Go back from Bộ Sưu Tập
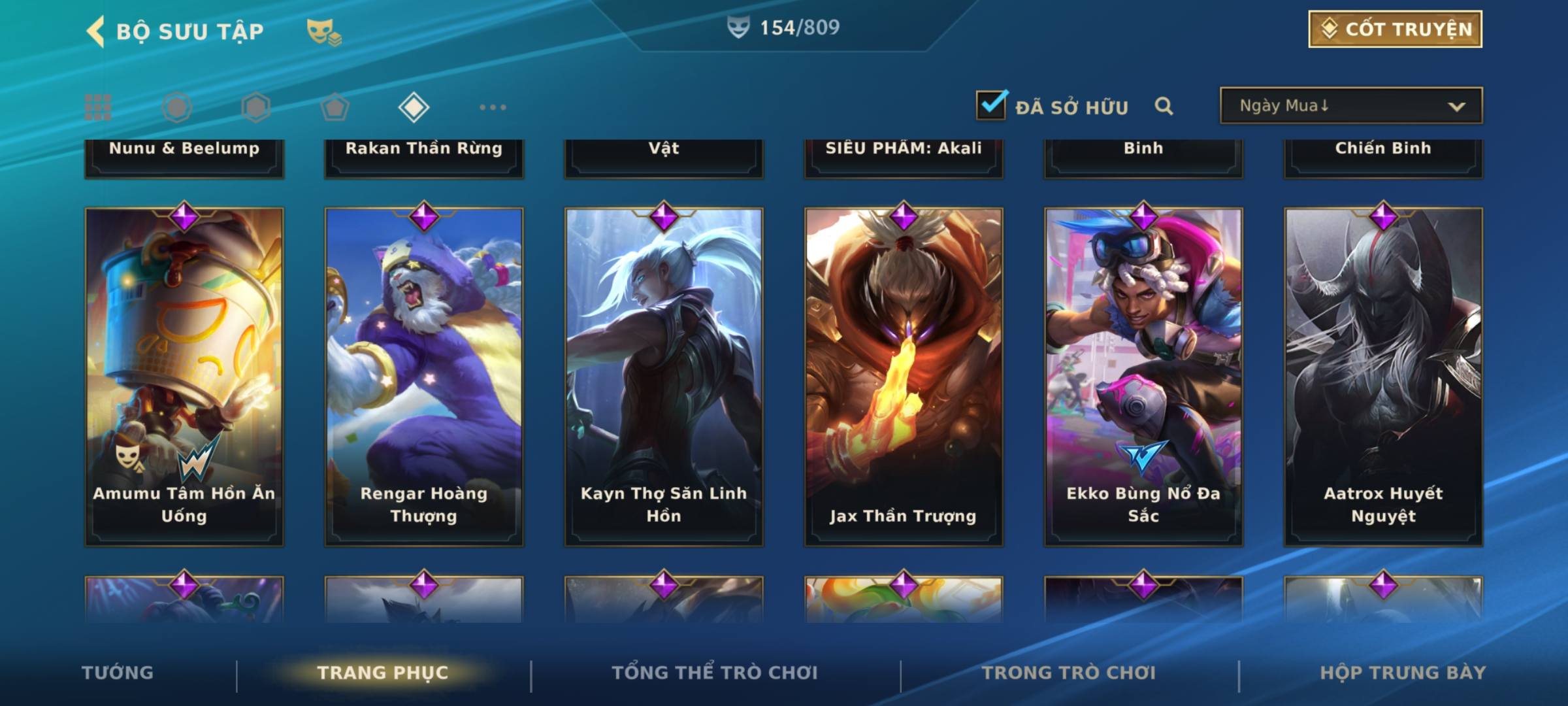 click(96, 31)
